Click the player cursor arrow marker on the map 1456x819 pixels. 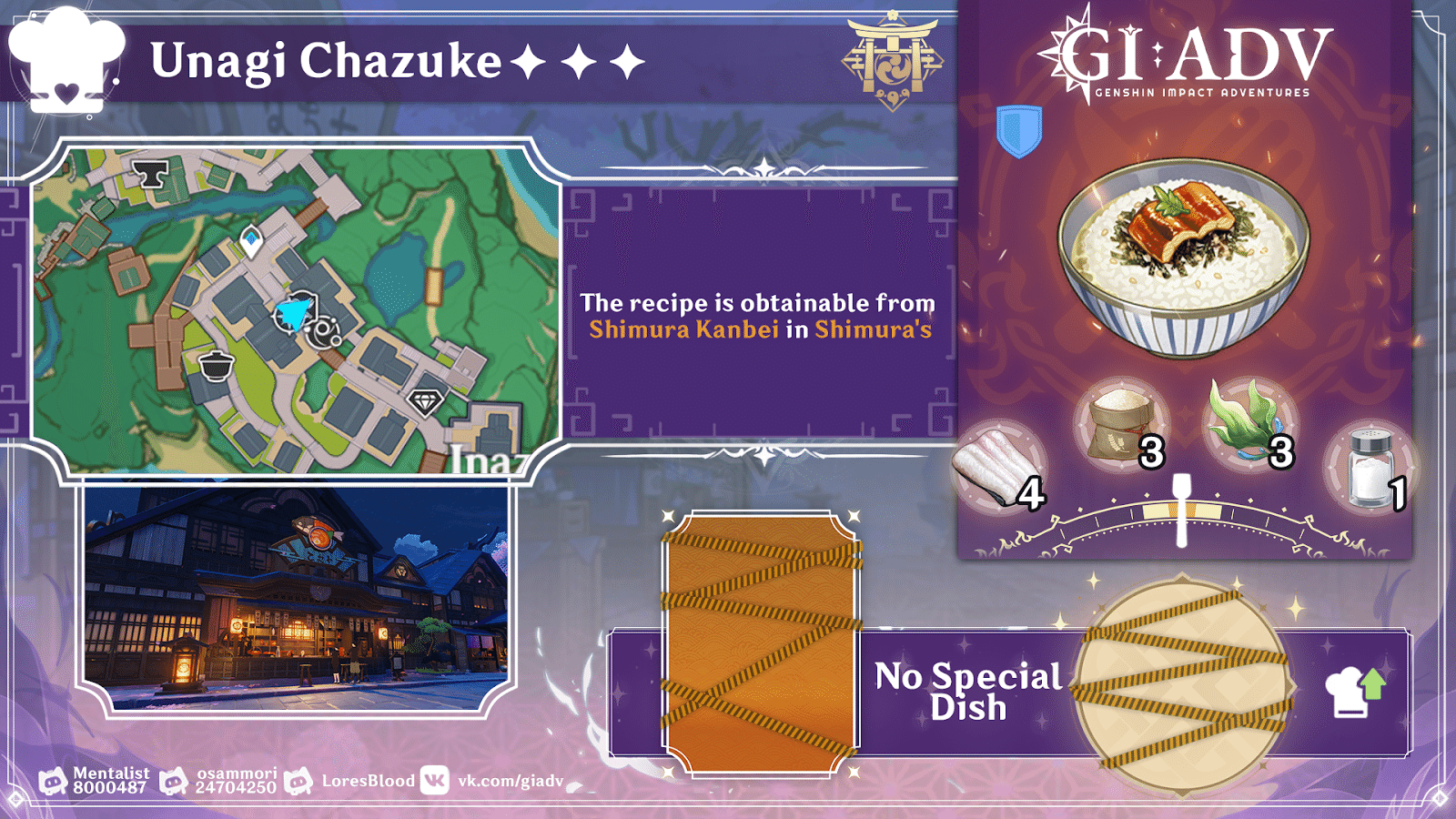pos(293,311)
